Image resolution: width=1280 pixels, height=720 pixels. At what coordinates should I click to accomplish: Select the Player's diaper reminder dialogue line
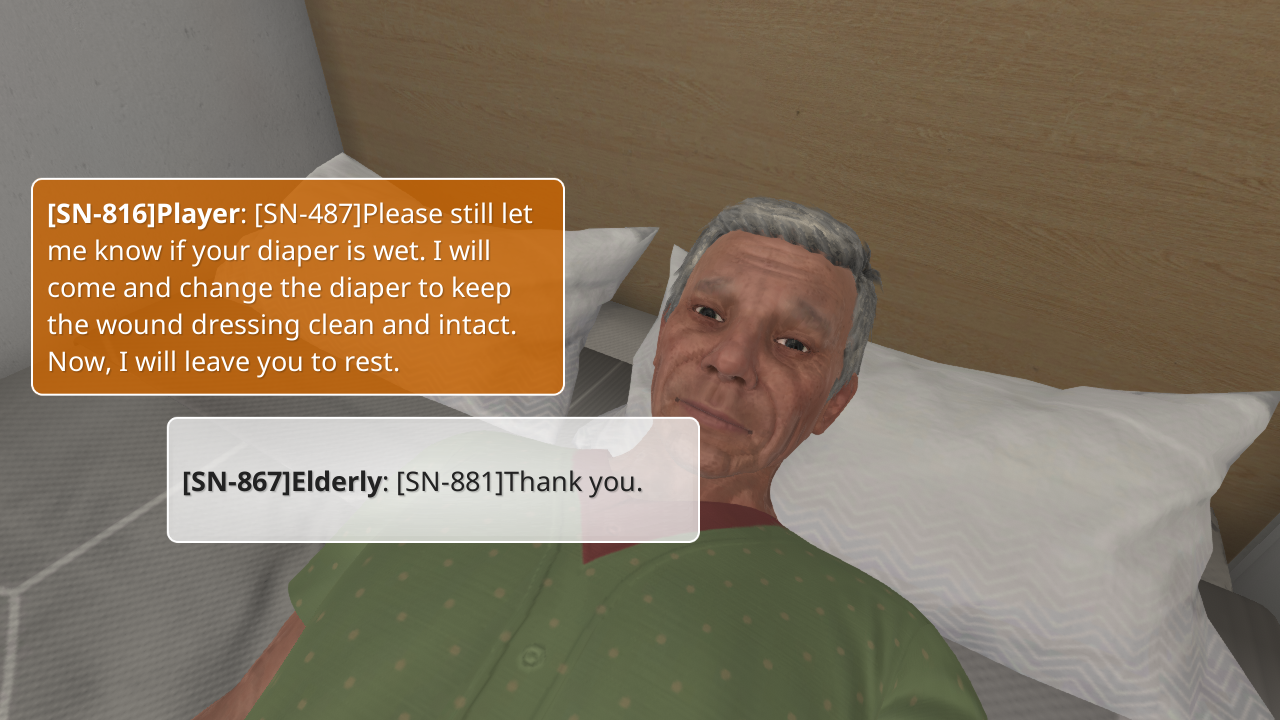pos(298,287)
